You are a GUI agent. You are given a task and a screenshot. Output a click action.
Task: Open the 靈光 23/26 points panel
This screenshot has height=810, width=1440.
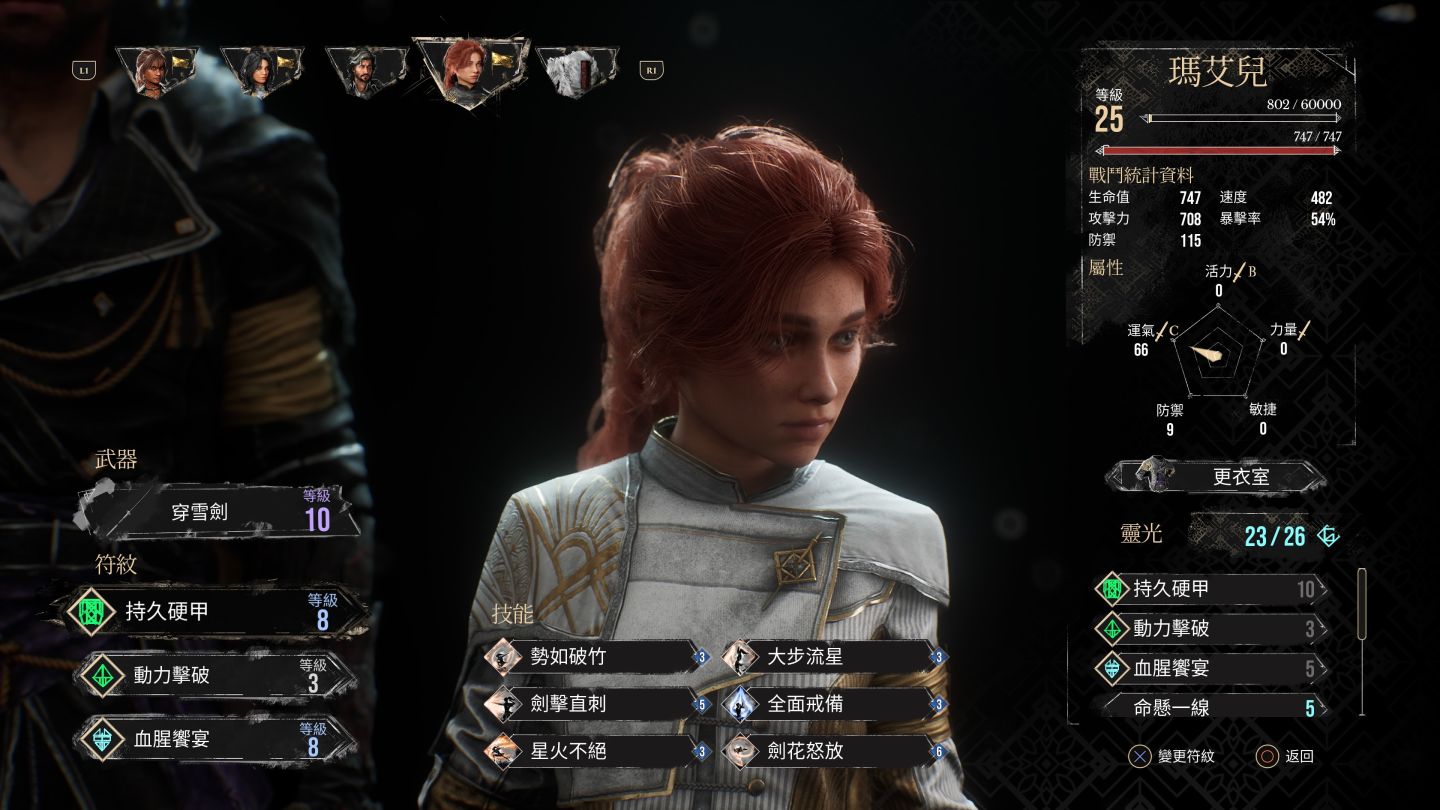click(x=1274, y=536)
